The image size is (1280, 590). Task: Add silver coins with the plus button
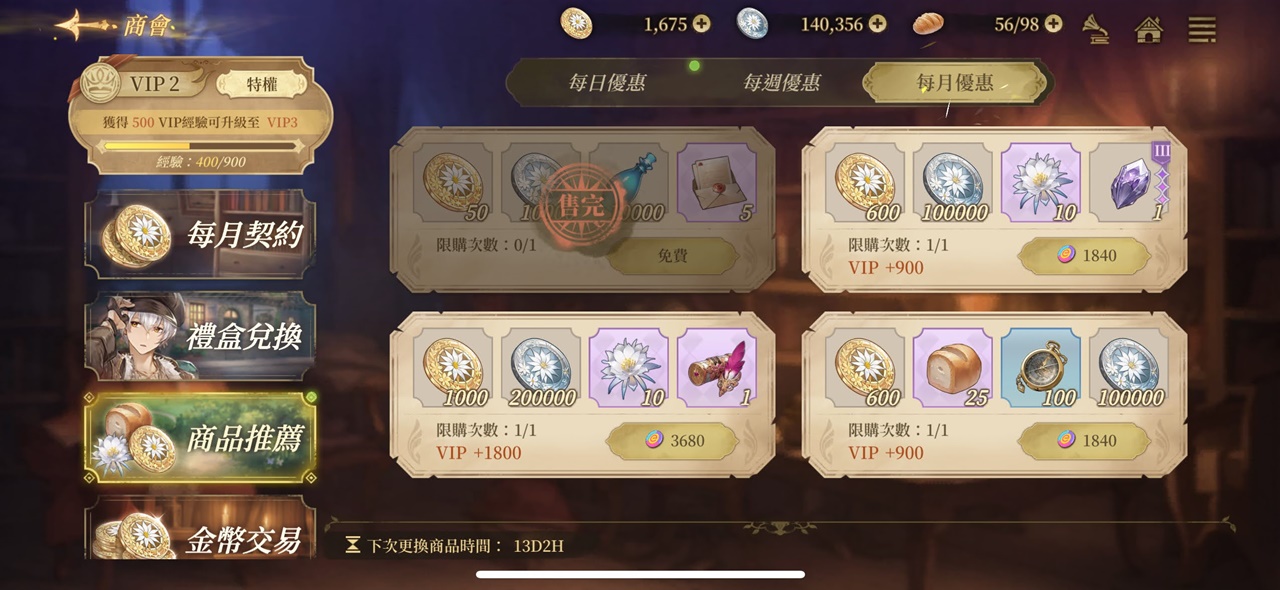[x=877, y=24]
